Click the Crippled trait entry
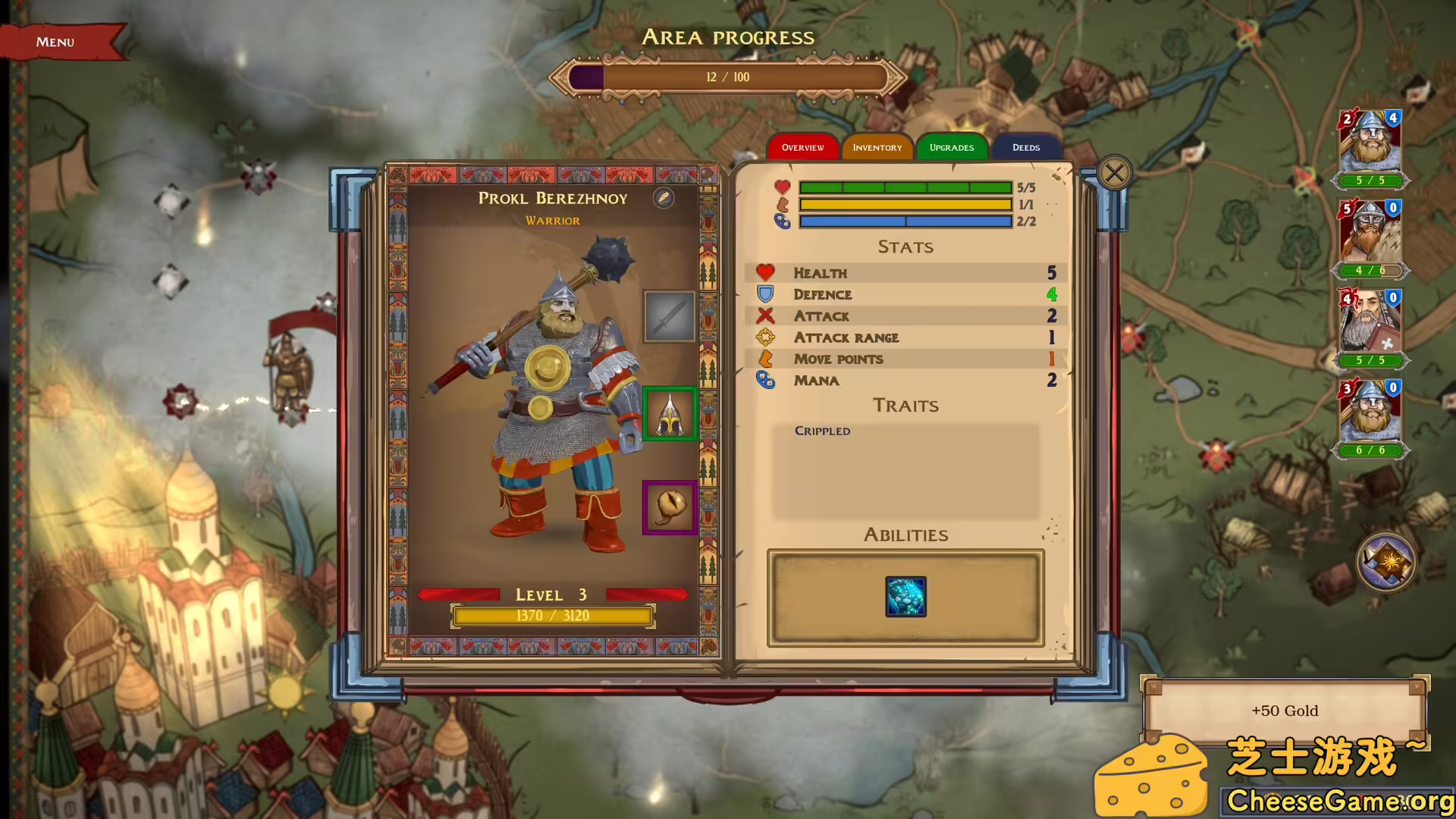 pyautogui.click(x=822, y=430)
